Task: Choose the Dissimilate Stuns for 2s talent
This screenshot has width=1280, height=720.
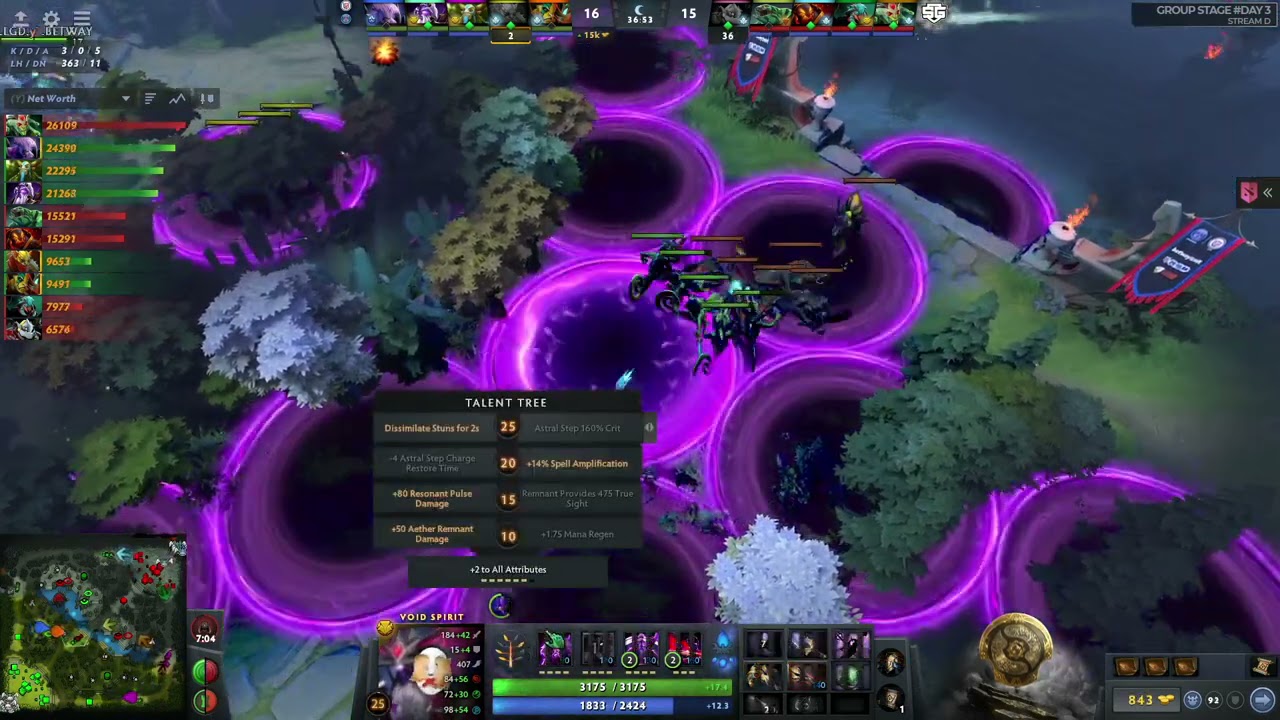Action: 432,428
